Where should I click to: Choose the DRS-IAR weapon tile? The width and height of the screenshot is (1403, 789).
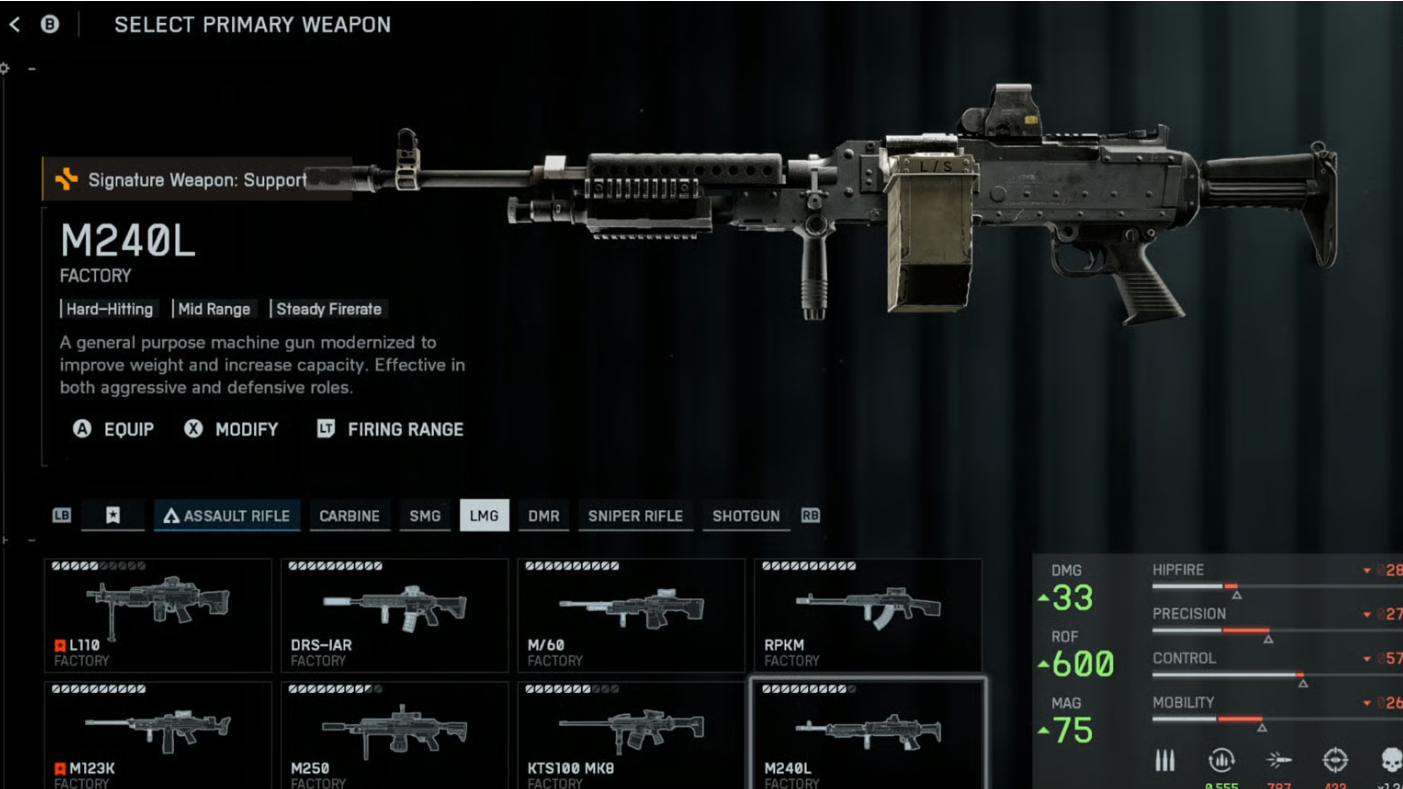click(394, 615)
